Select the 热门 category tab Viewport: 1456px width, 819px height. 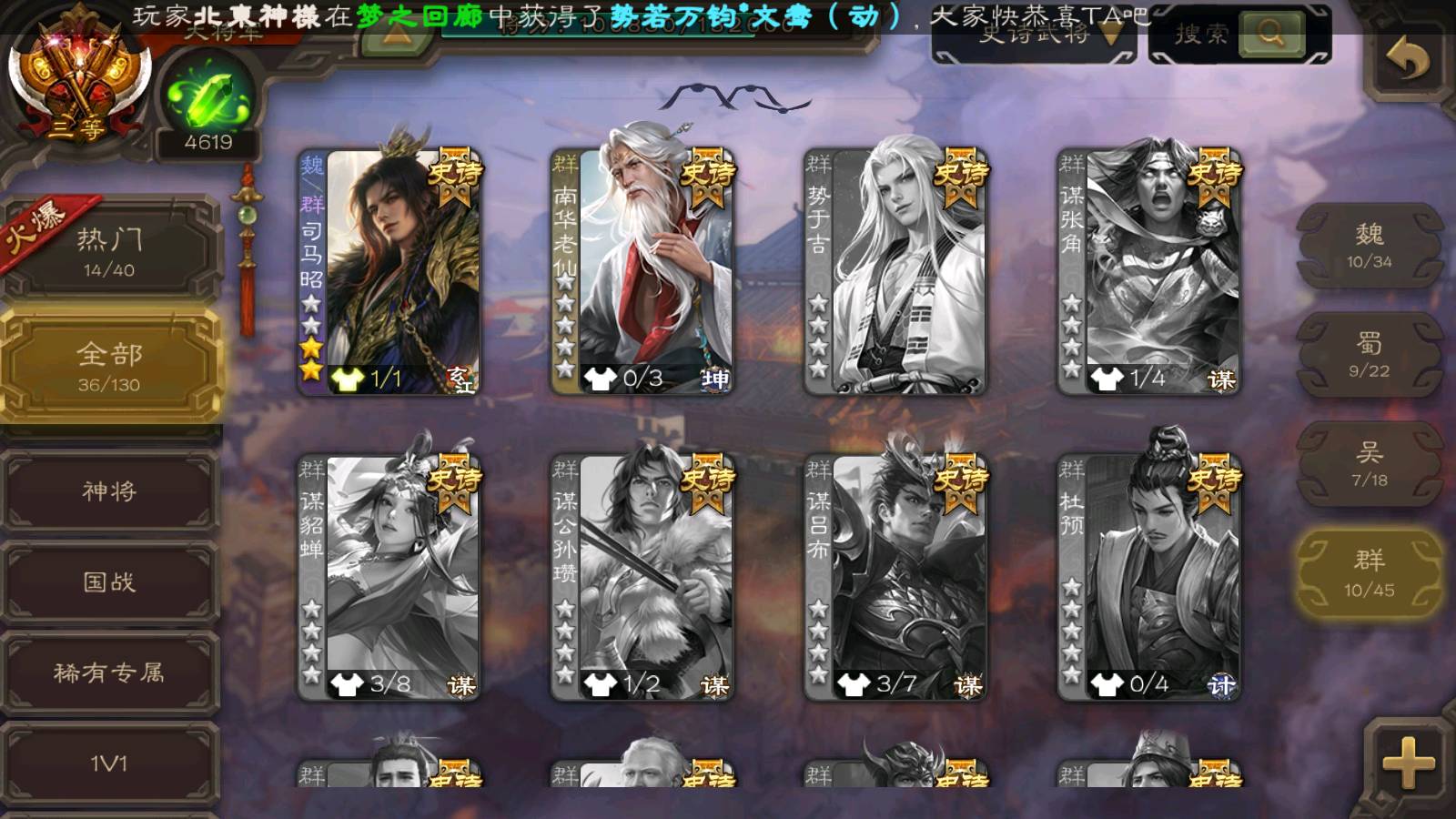click(109, 251)
